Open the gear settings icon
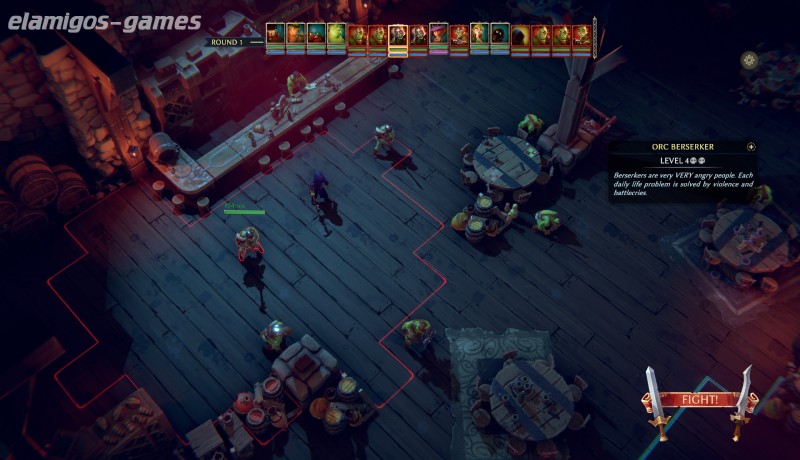The height and width of the screenshot is (460, 800). [x=749, y=61]
